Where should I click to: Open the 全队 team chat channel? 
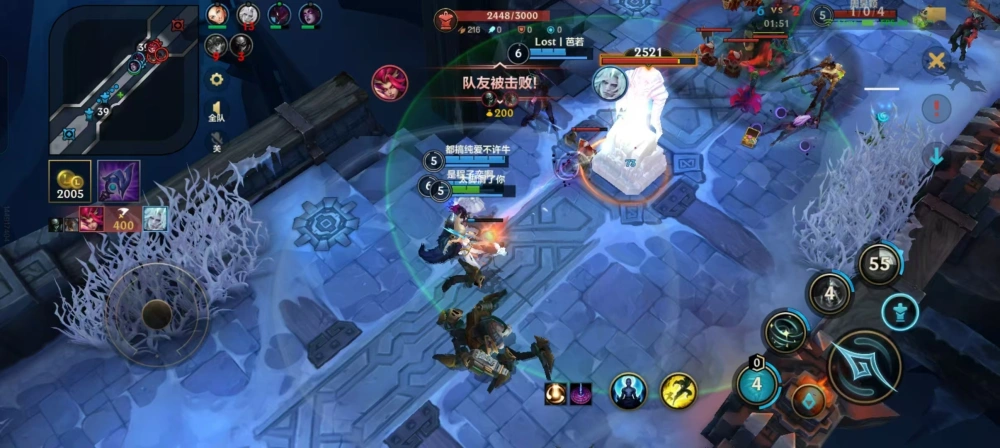216,112
